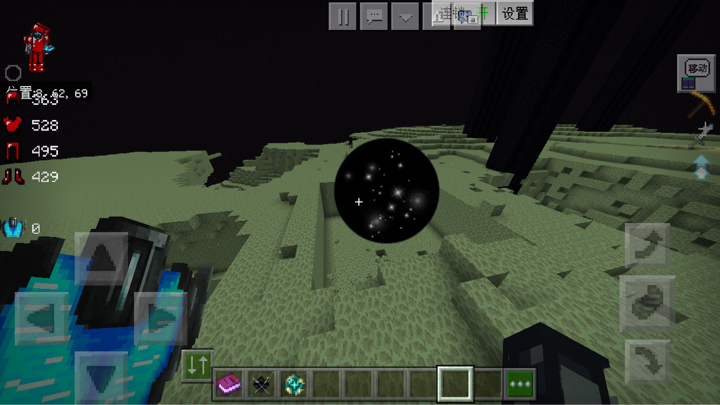Screen dimensions: 720x405
Task: Select the teal crystal hotbar slot
Action: [x=294, y=383]
